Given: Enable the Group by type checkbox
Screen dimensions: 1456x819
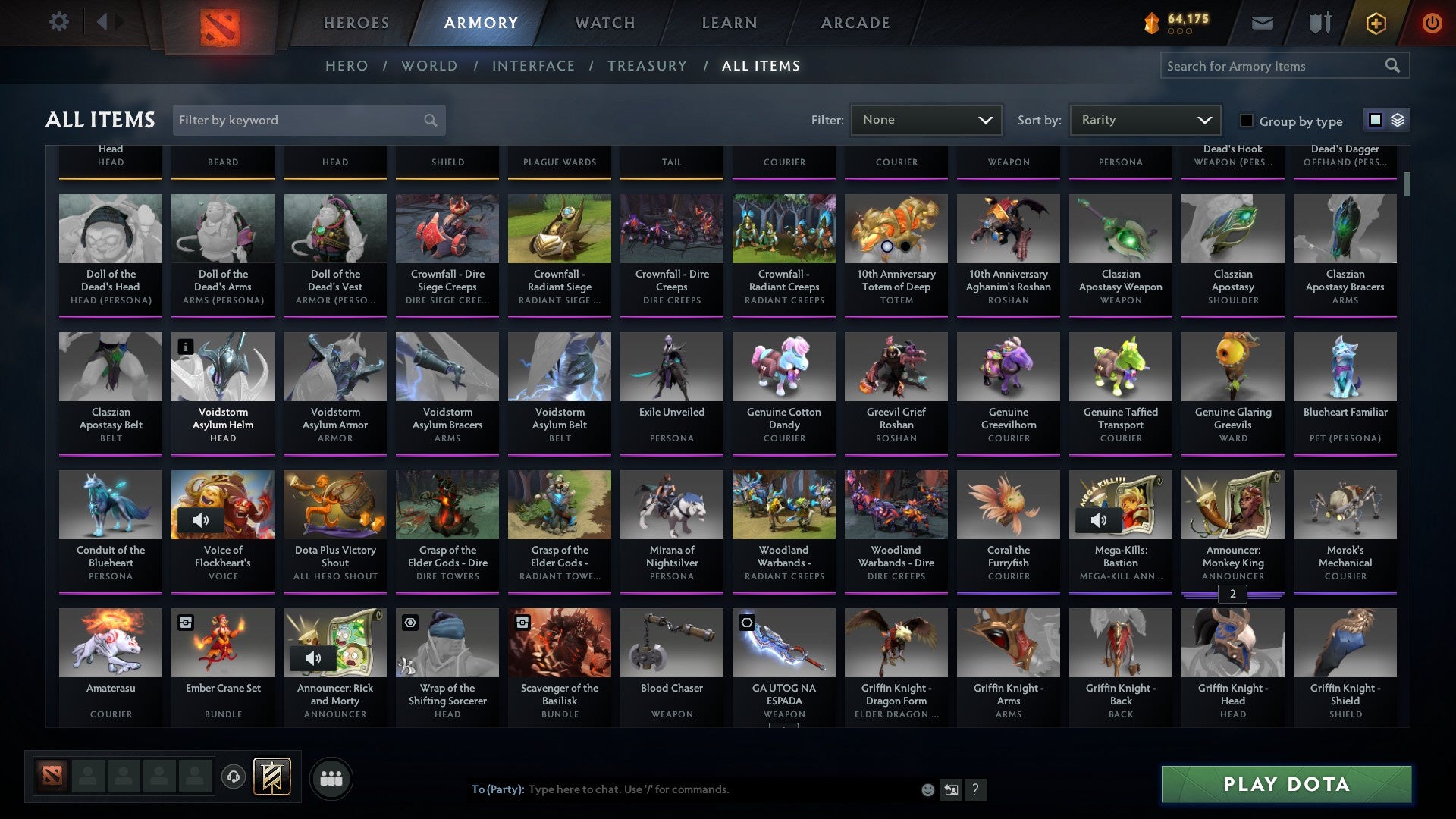Looking at the screenshot, I should pyautogui.click(x=1246, y=121).
